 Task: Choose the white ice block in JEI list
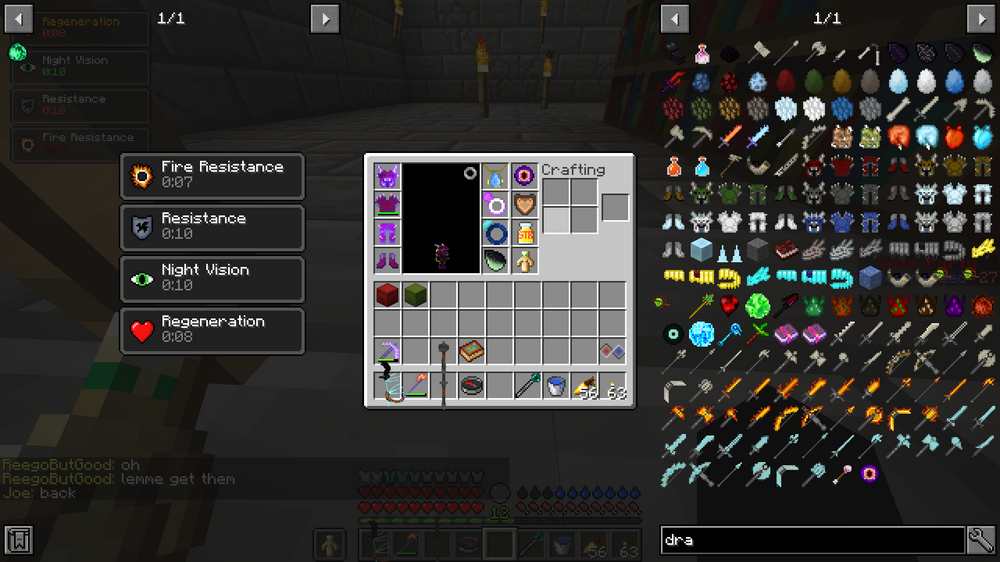[x=700, y=249]
